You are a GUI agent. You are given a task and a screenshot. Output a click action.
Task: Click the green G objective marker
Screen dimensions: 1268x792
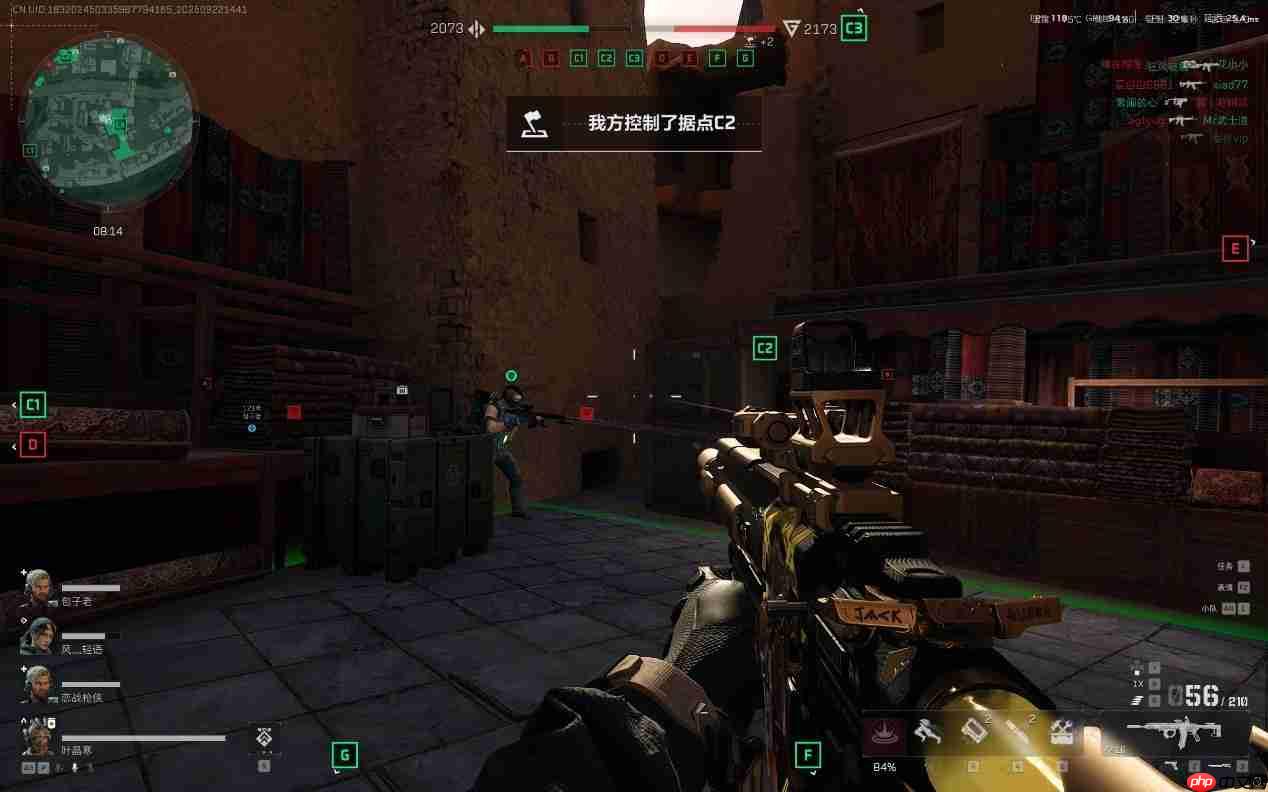click(x=344, y=755)
